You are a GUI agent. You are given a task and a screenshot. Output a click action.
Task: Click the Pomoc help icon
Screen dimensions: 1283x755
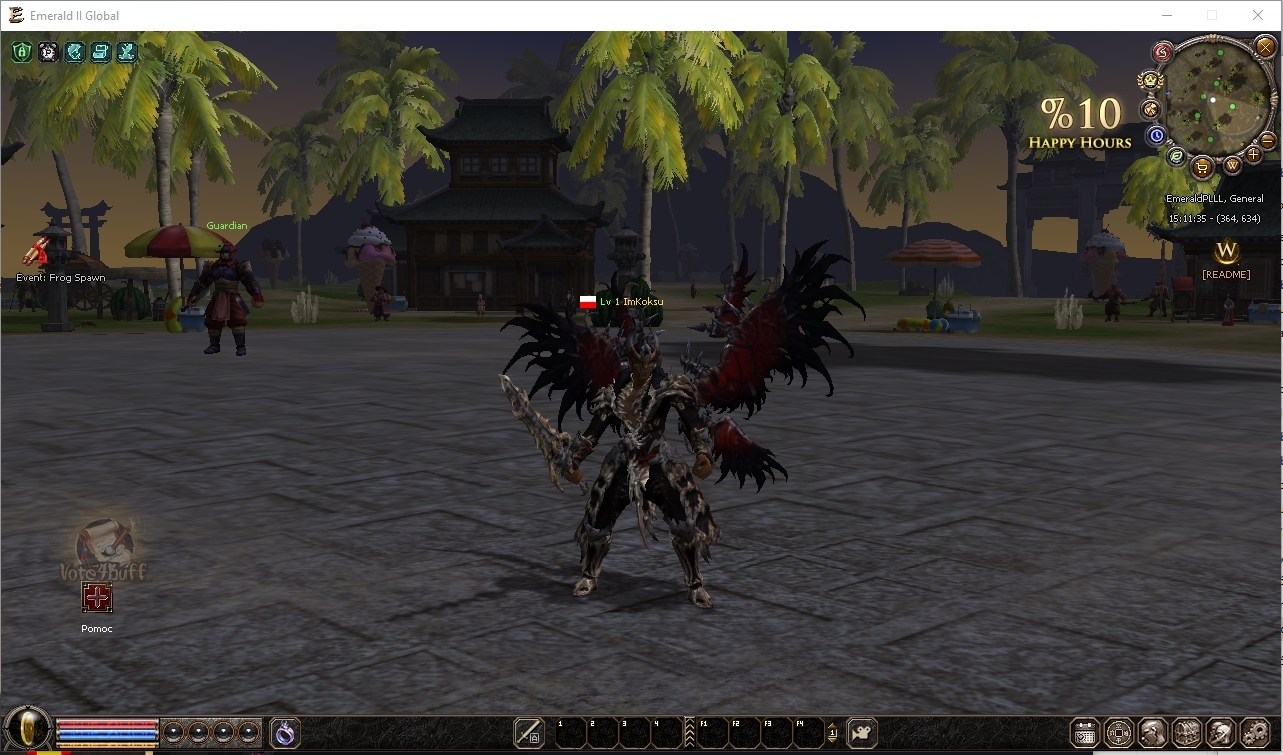tap(97, 599)
